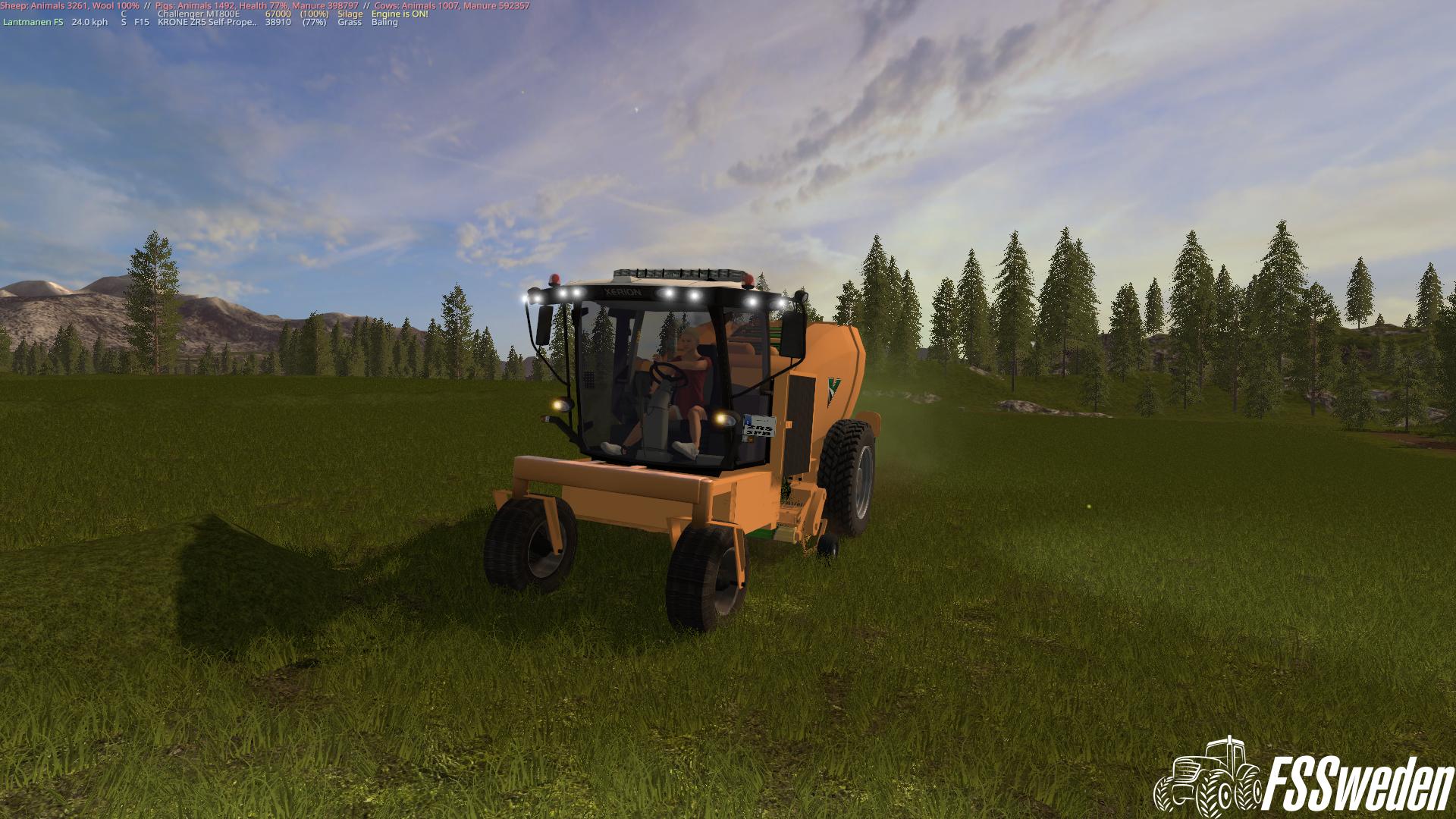
Task: Select the Challenger MT800E vehicle entry
Action: pos(199,14)
